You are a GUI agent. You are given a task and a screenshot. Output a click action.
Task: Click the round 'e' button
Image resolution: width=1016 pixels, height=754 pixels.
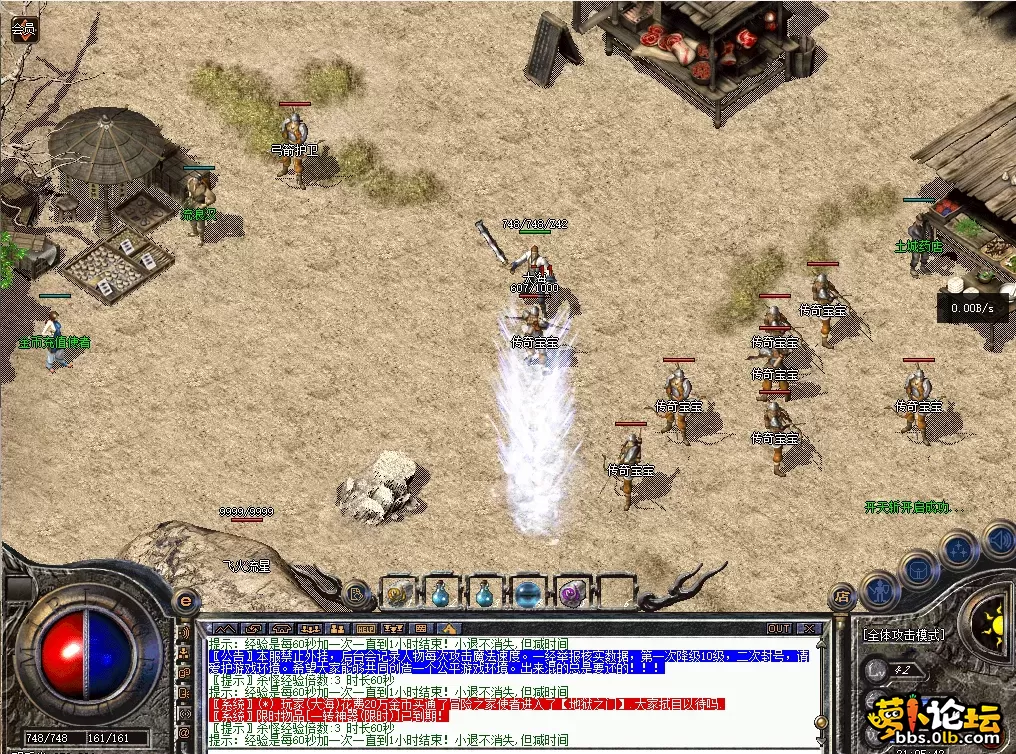click(x=184, y=600)
